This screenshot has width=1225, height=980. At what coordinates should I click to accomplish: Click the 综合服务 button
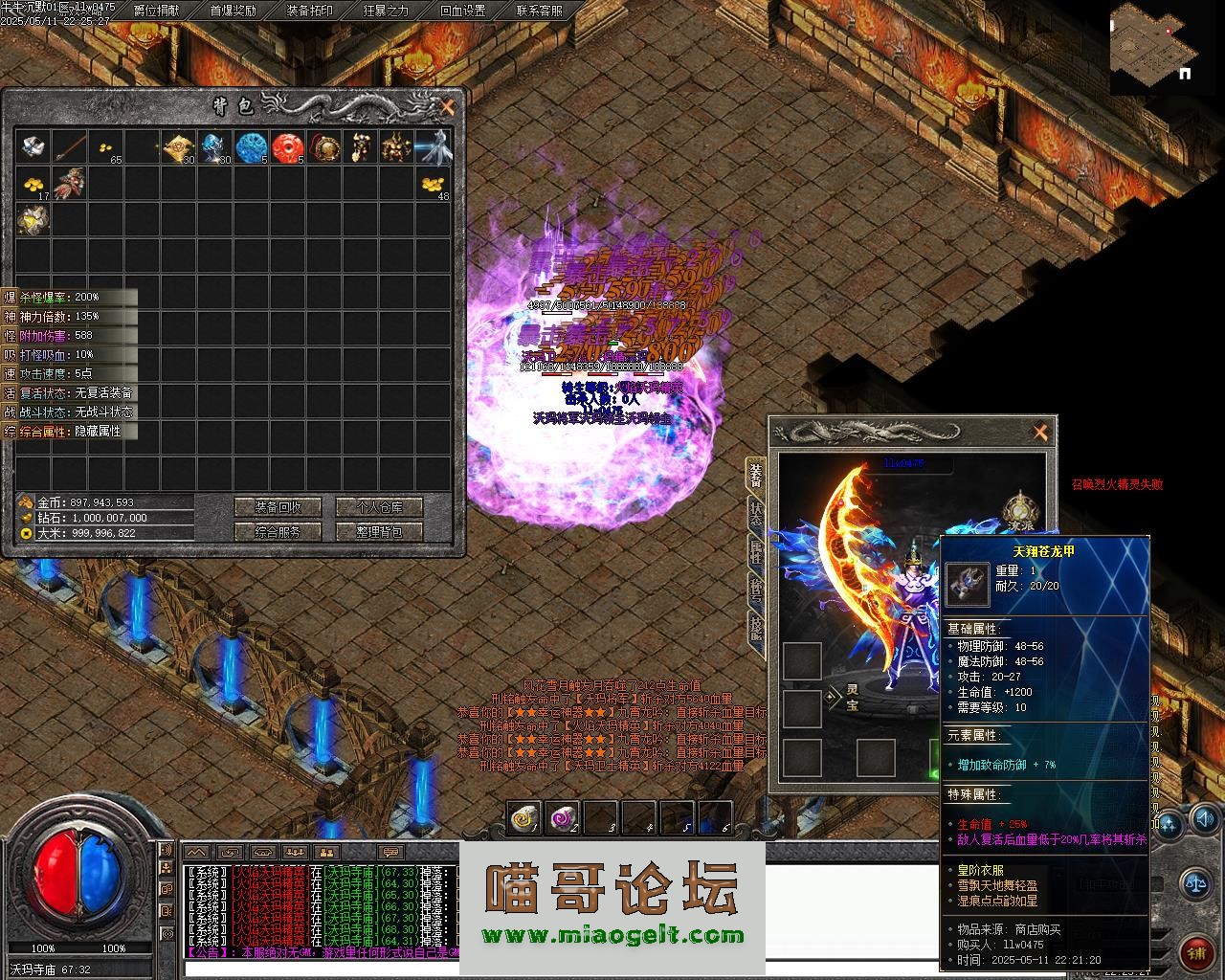[x=278, y=532]
